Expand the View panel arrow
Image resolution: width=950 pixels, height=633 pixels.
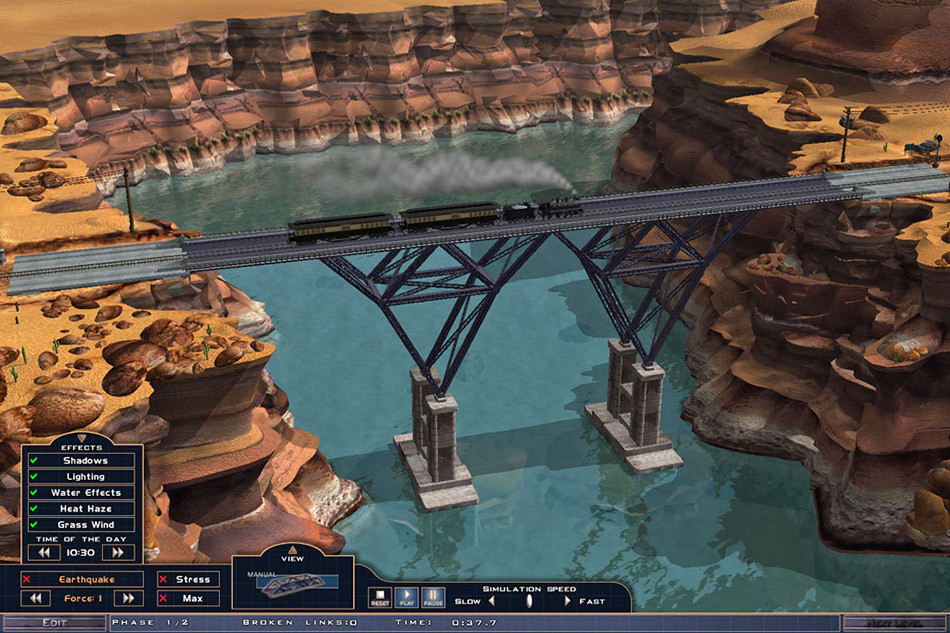[293, 549]
